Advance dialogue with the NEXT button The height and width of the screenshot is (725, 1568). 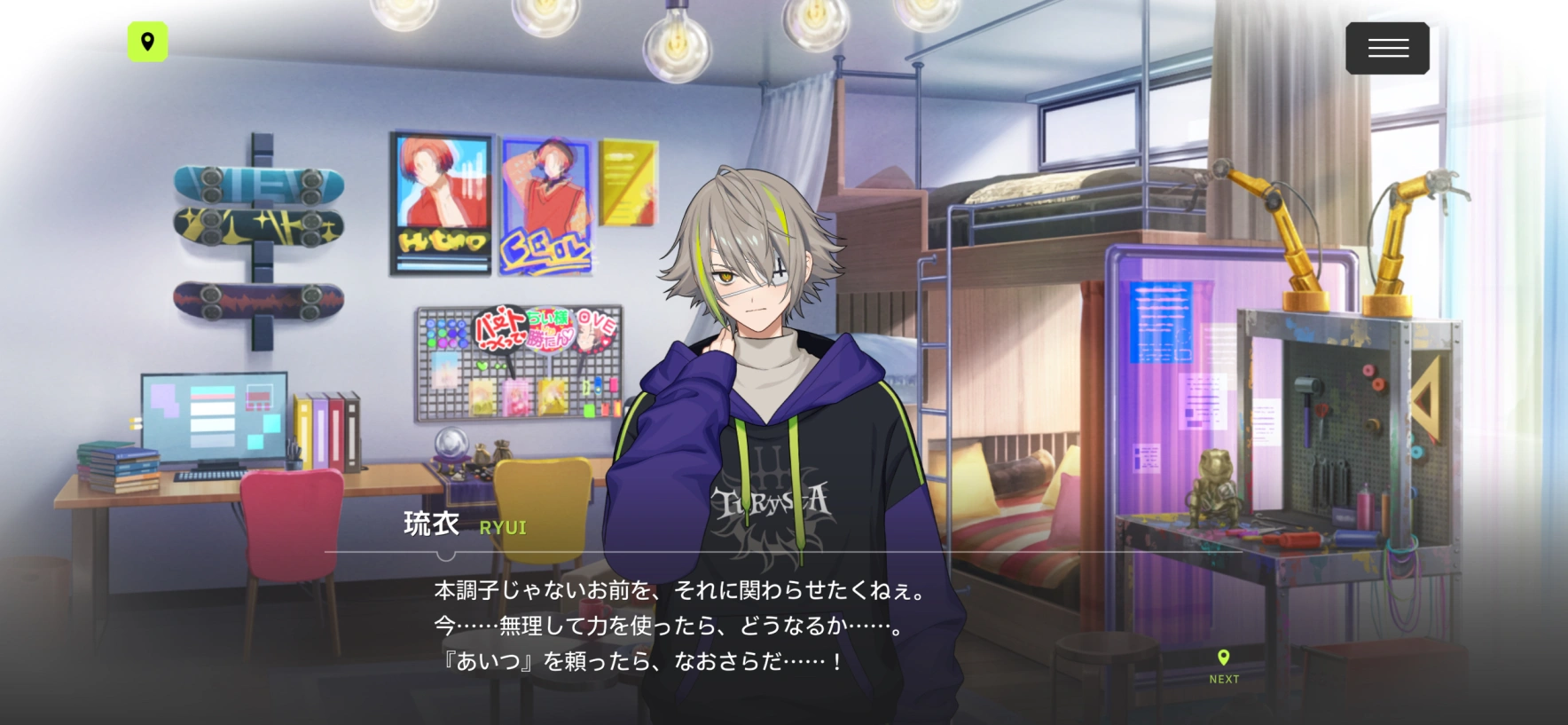(1224, 666)
